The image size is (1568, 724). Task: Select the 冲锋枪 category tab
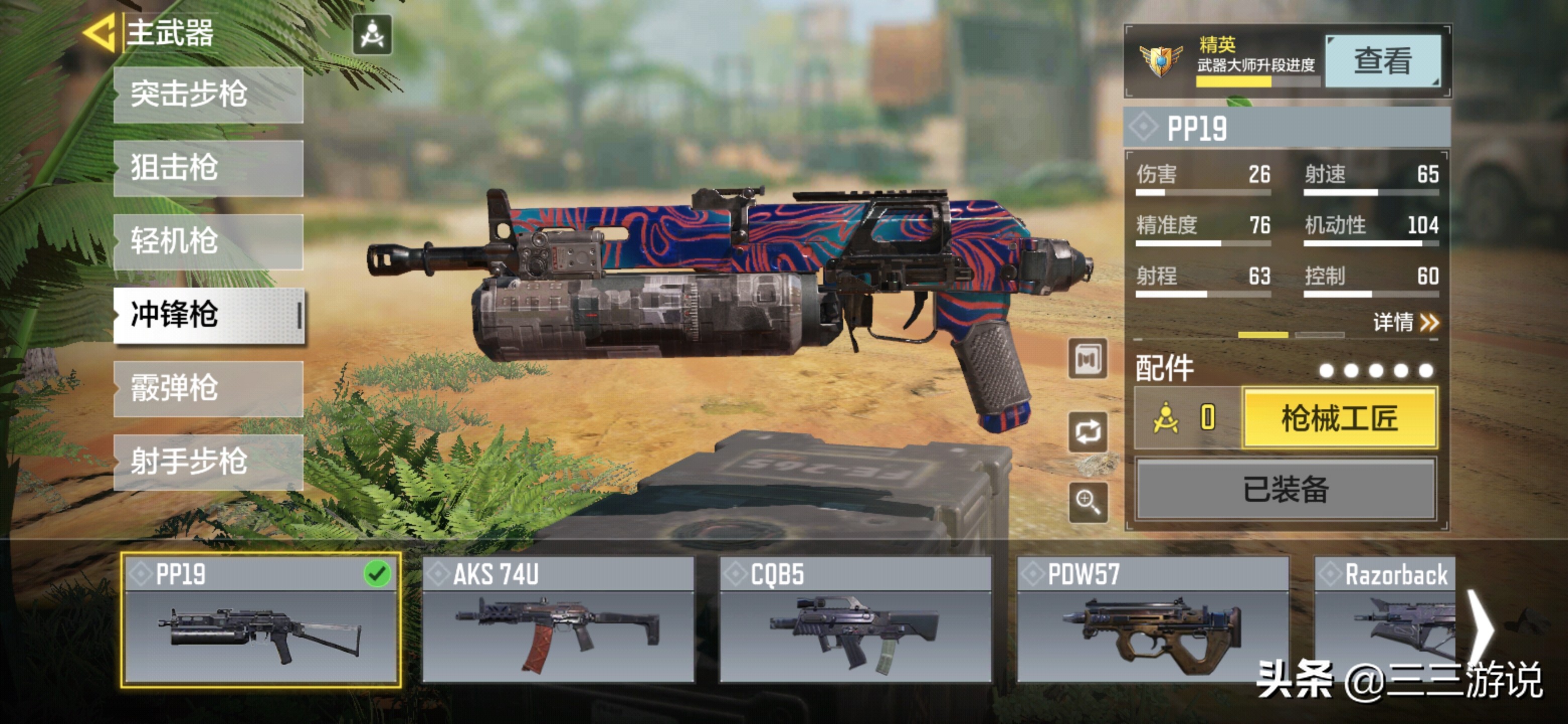pyautogui.click(x=208, y=315)
